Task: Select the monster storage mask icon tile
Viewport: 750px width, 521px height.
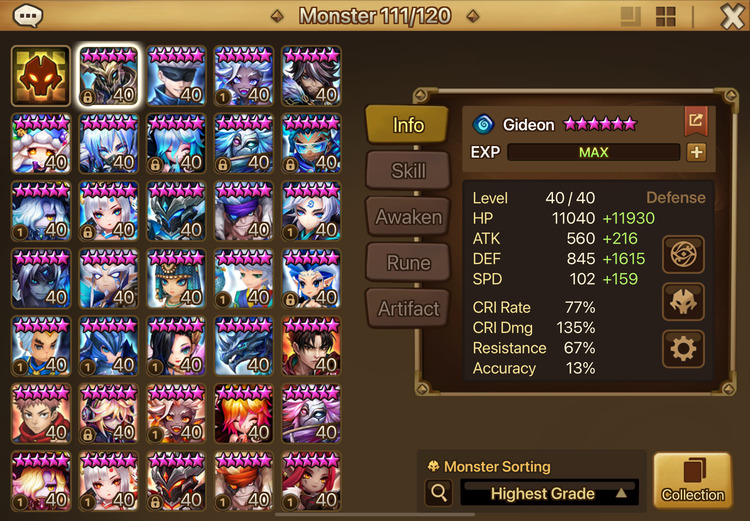Action: [41, 76]
